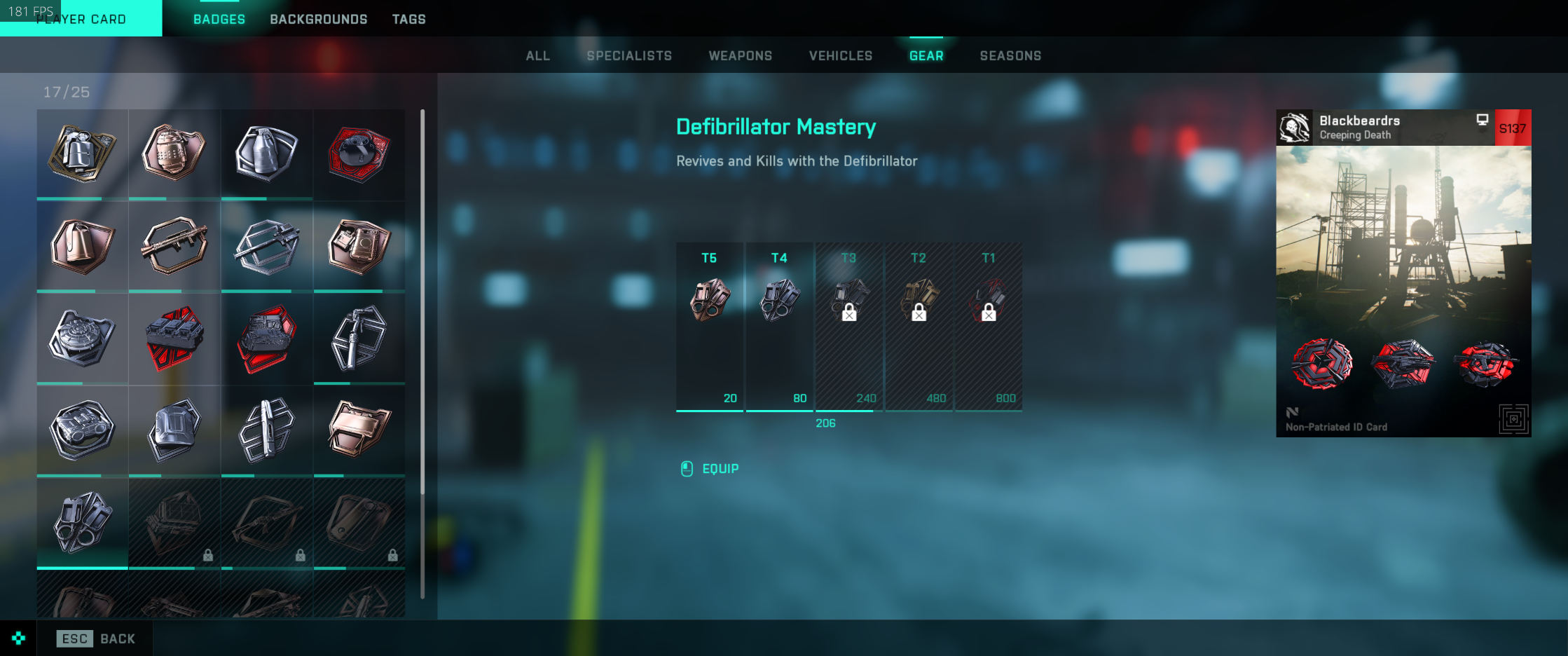1568x656 pixels.
Task: Switch to the Tags tab
Action: pyautogui.click(x=408, y=19)
